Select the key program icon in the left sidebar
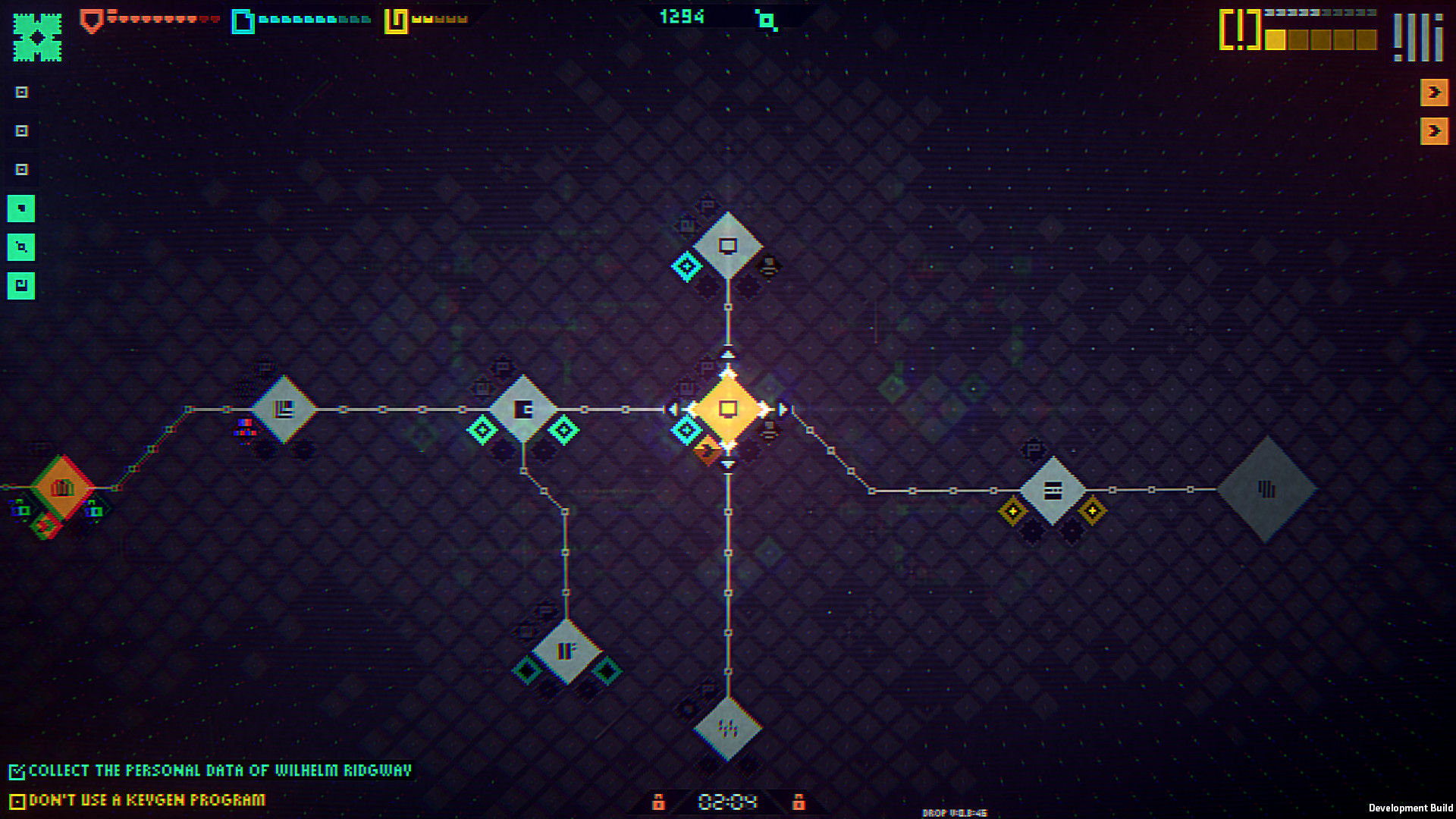The height and width of the screenshot is (819, 1456). (x=21, y=286)
